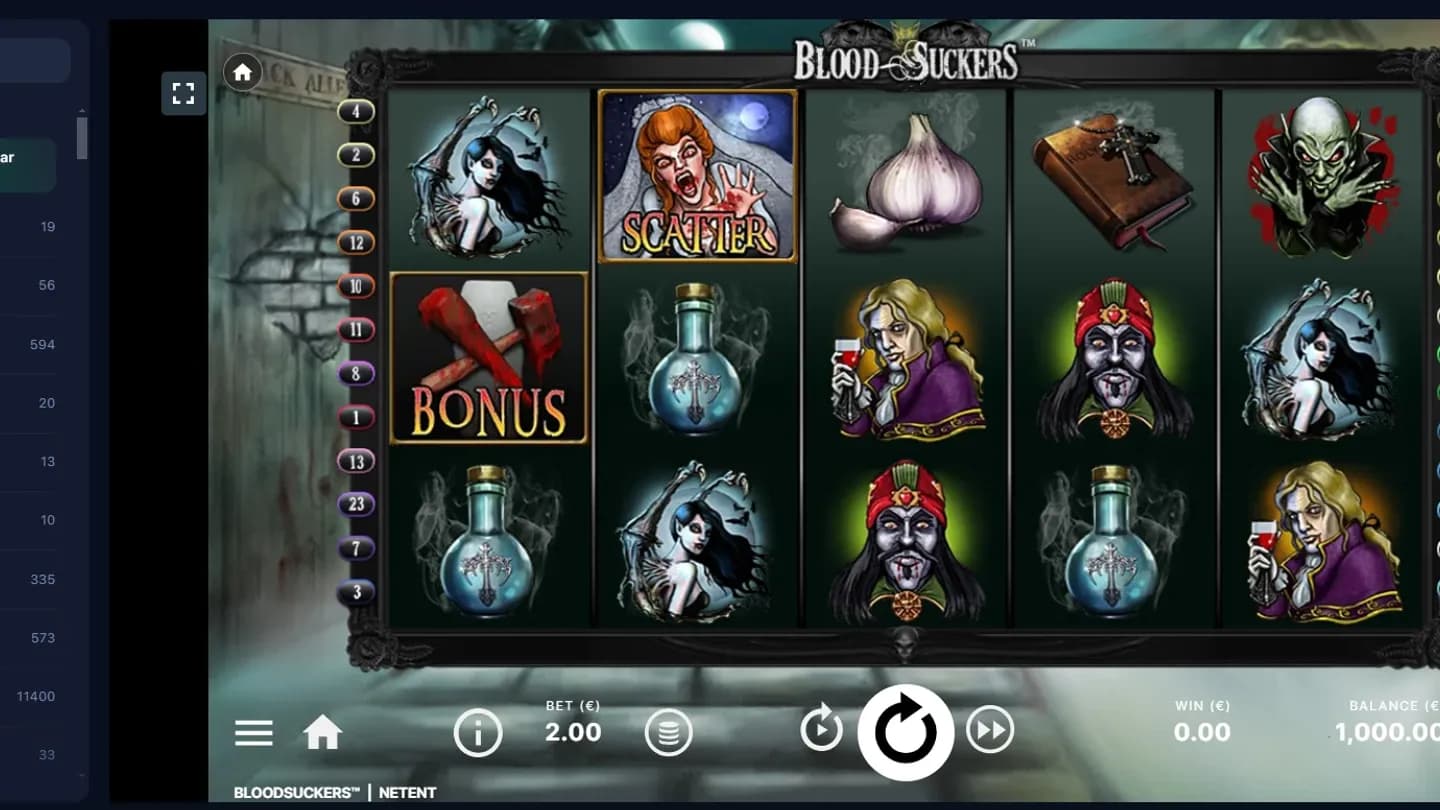This screenshot has width=1440, height=810.
Task: Open bet settings with the coin stack icon
Action: point(668,732)
